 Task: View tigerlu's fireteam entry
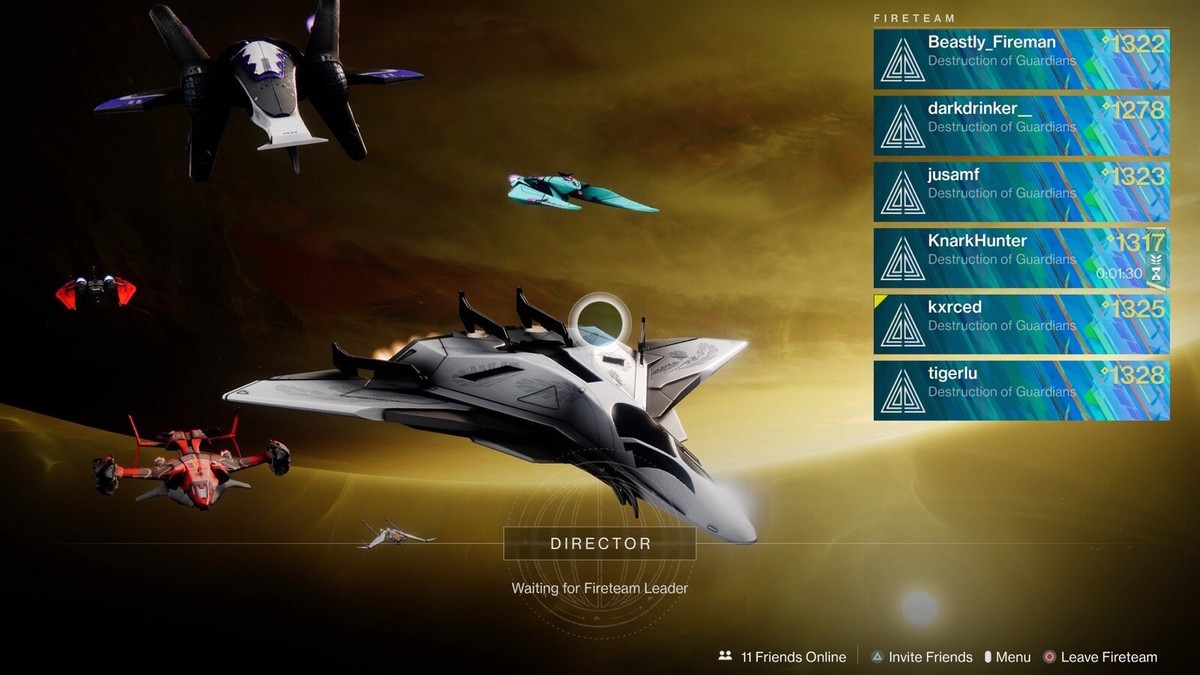pos(1020,390)
